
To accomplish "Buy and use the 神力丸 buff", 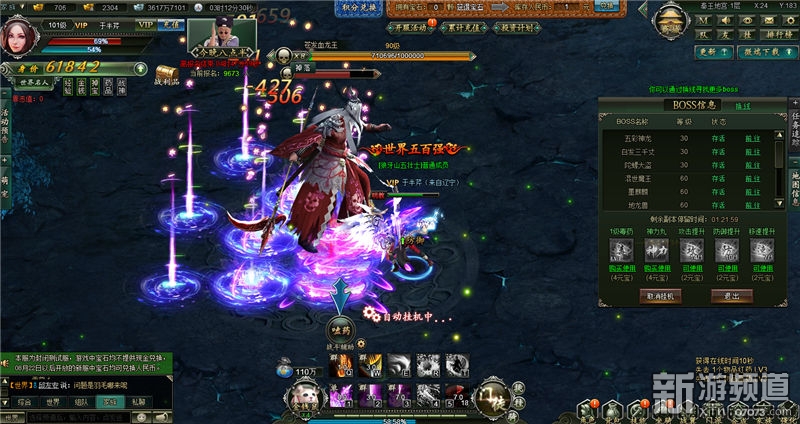I will point(656,267).
